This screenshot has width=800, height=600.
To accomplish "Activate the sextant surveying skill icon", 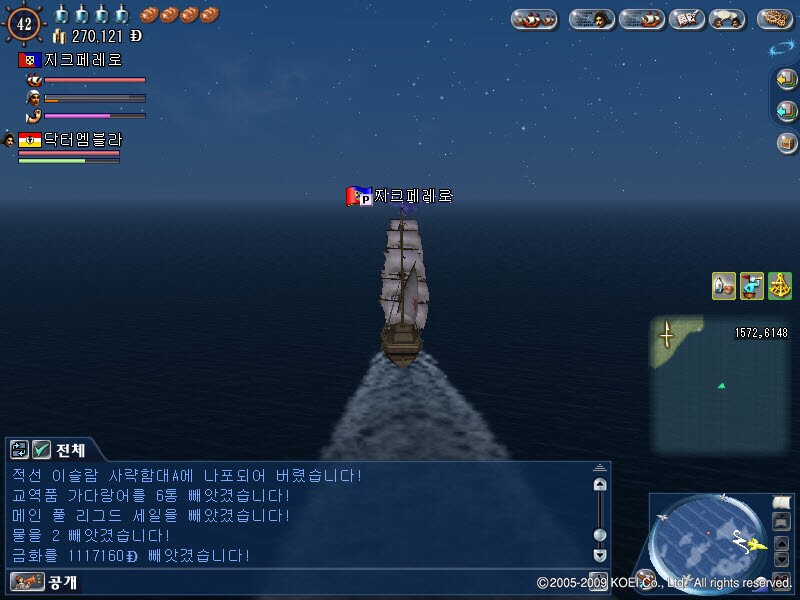I will point(779,286).
